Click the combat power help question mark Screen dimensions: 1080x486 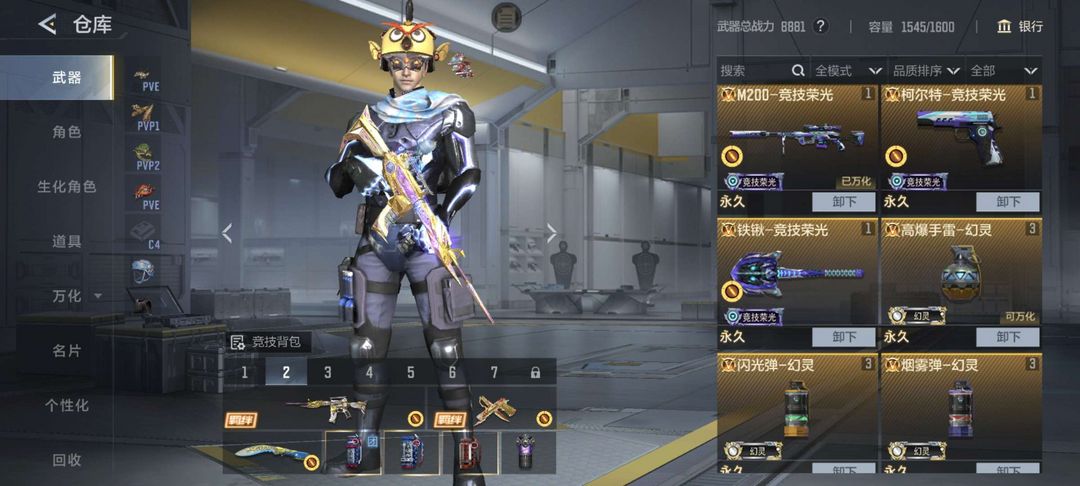821,26
